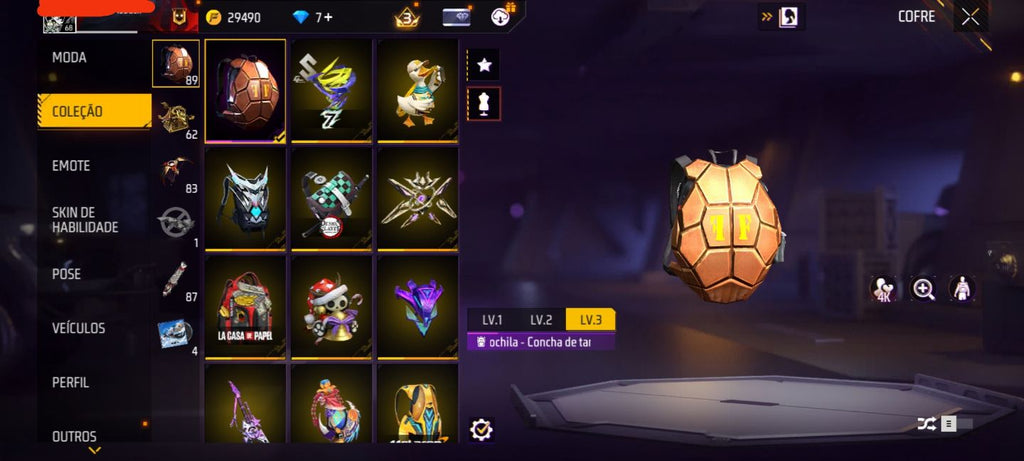1024x461 pixels.
Task: Switch to the Perfil section
Action: [71, 382]
